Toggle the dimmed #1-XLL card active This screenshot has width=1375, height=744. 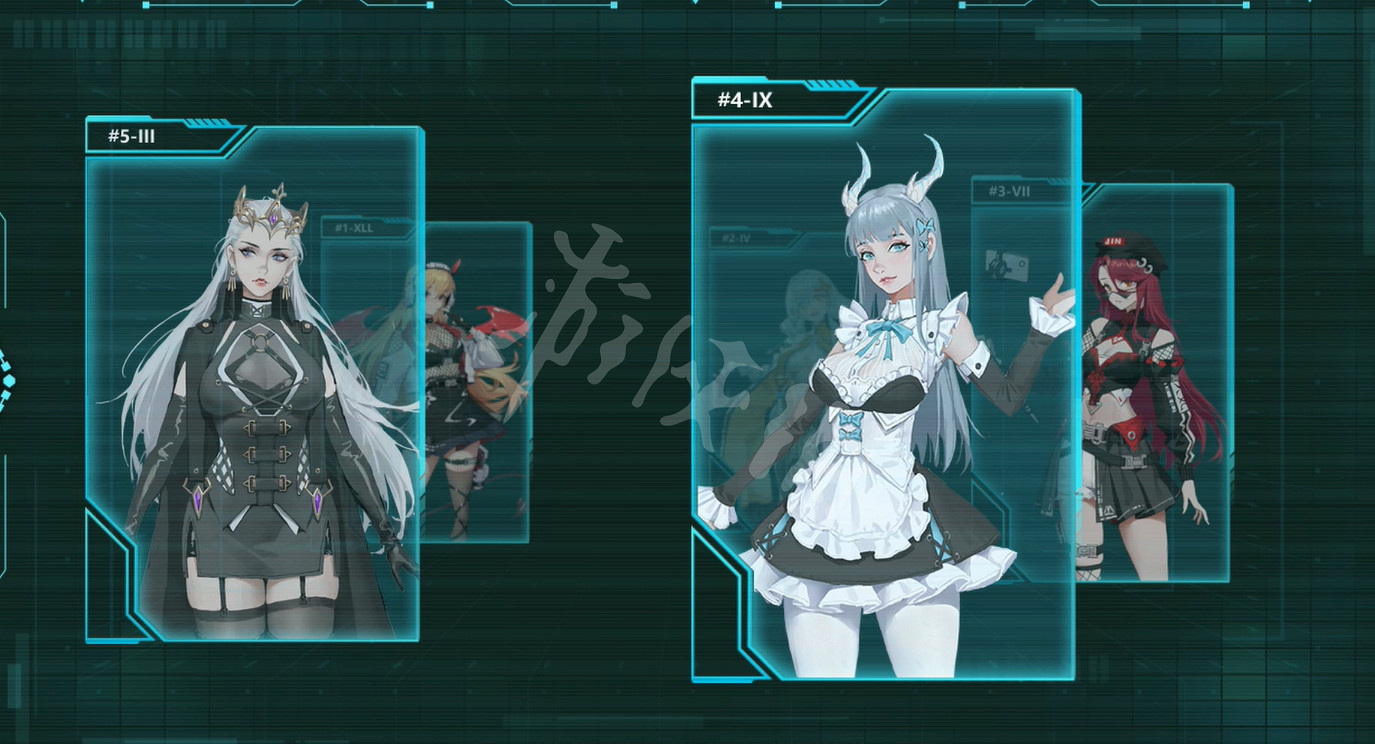(x=352, y=227)
